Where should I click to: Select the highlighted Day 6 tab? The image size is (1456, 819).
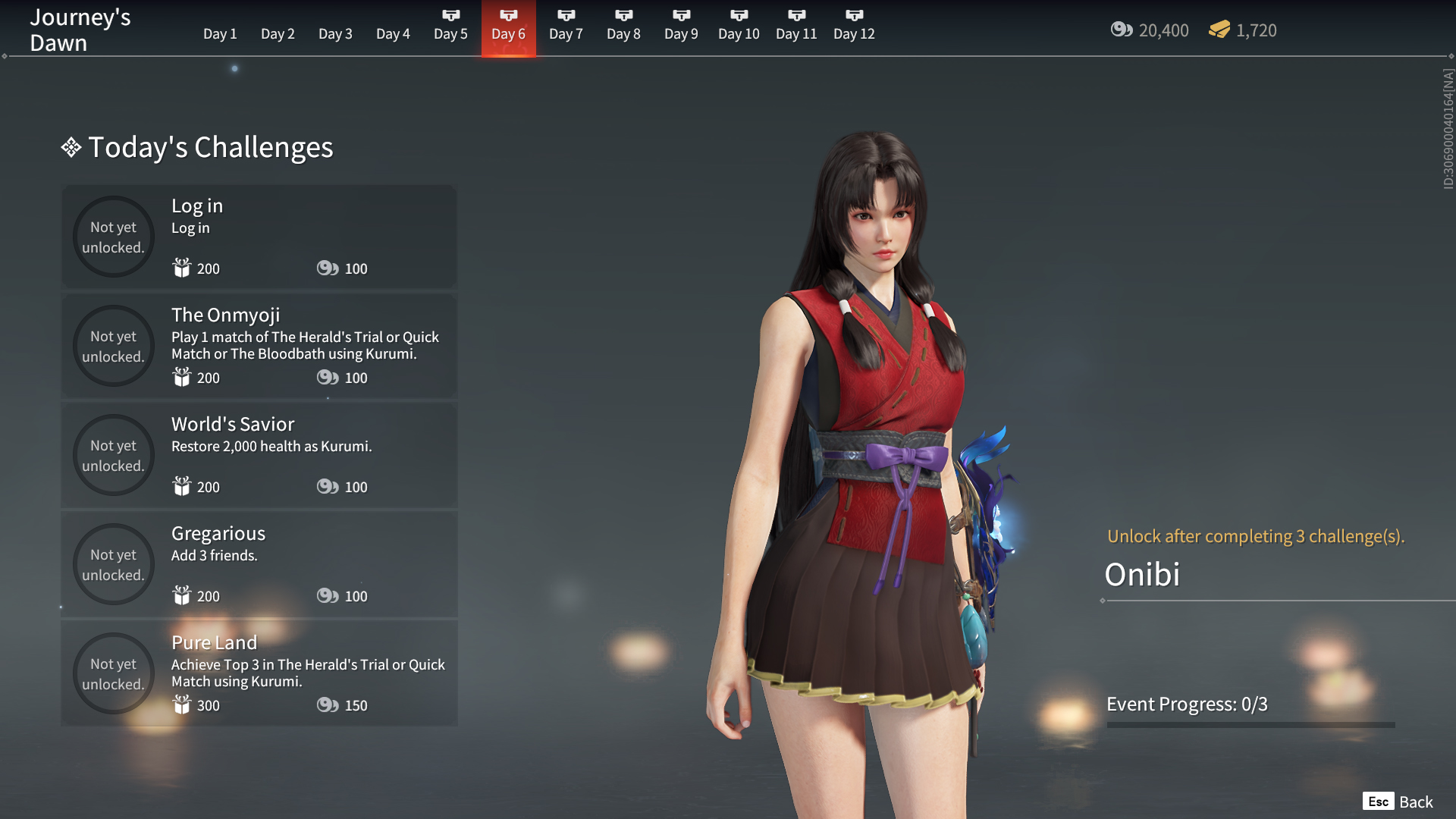click(x=508, y=29)
